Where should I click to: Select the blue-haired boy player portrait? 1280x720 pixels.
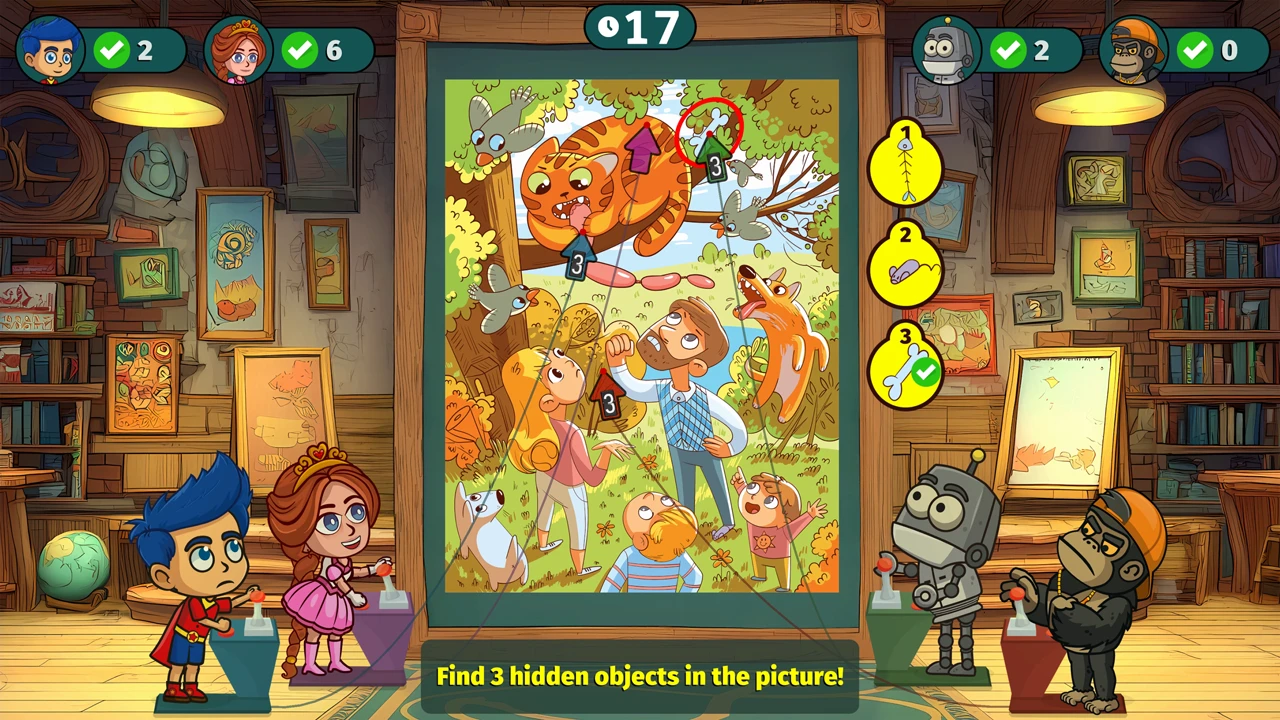(x=50, y=50)
